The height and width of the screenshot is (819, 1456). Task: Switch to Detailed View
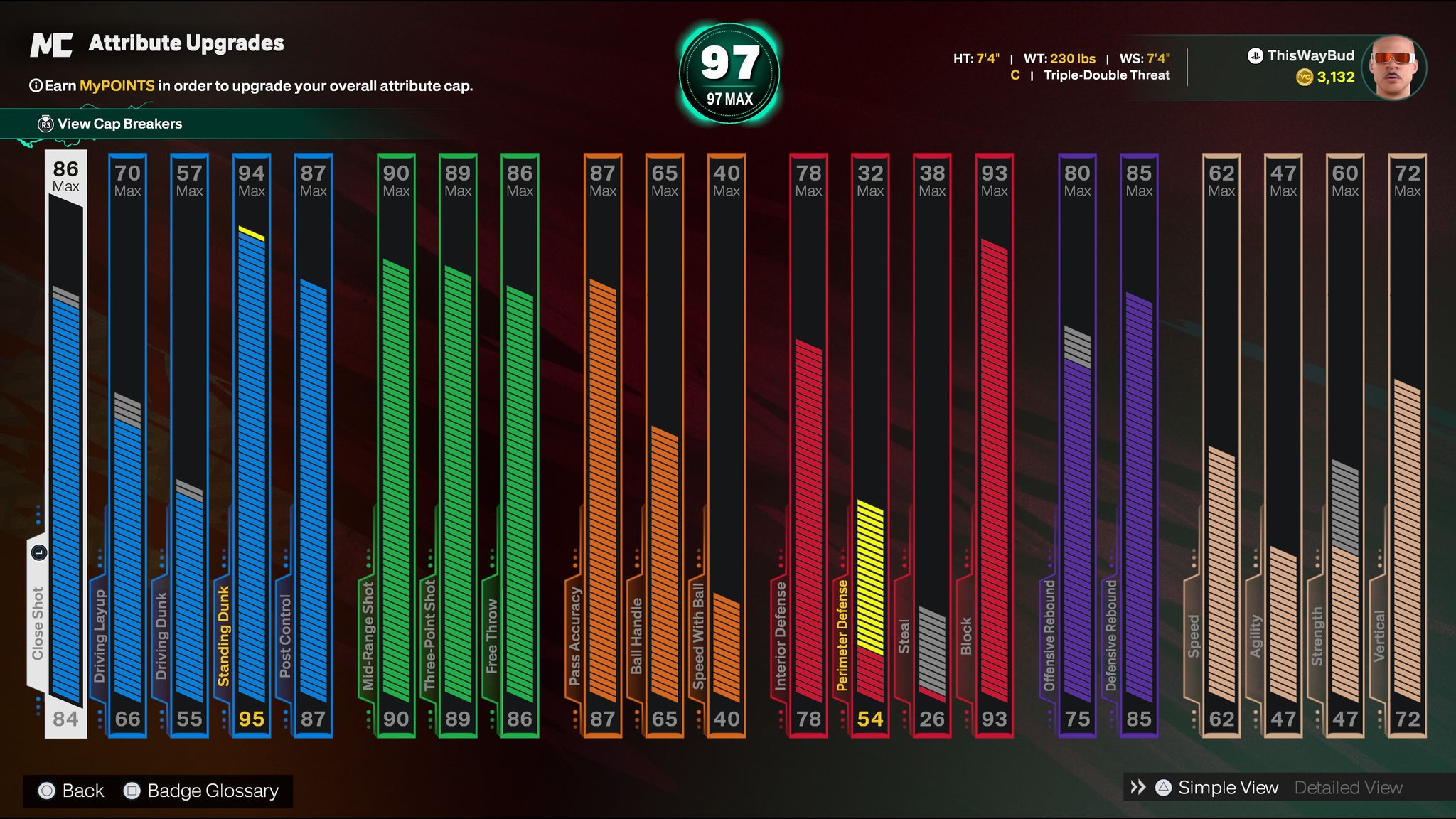[1348, 788]
